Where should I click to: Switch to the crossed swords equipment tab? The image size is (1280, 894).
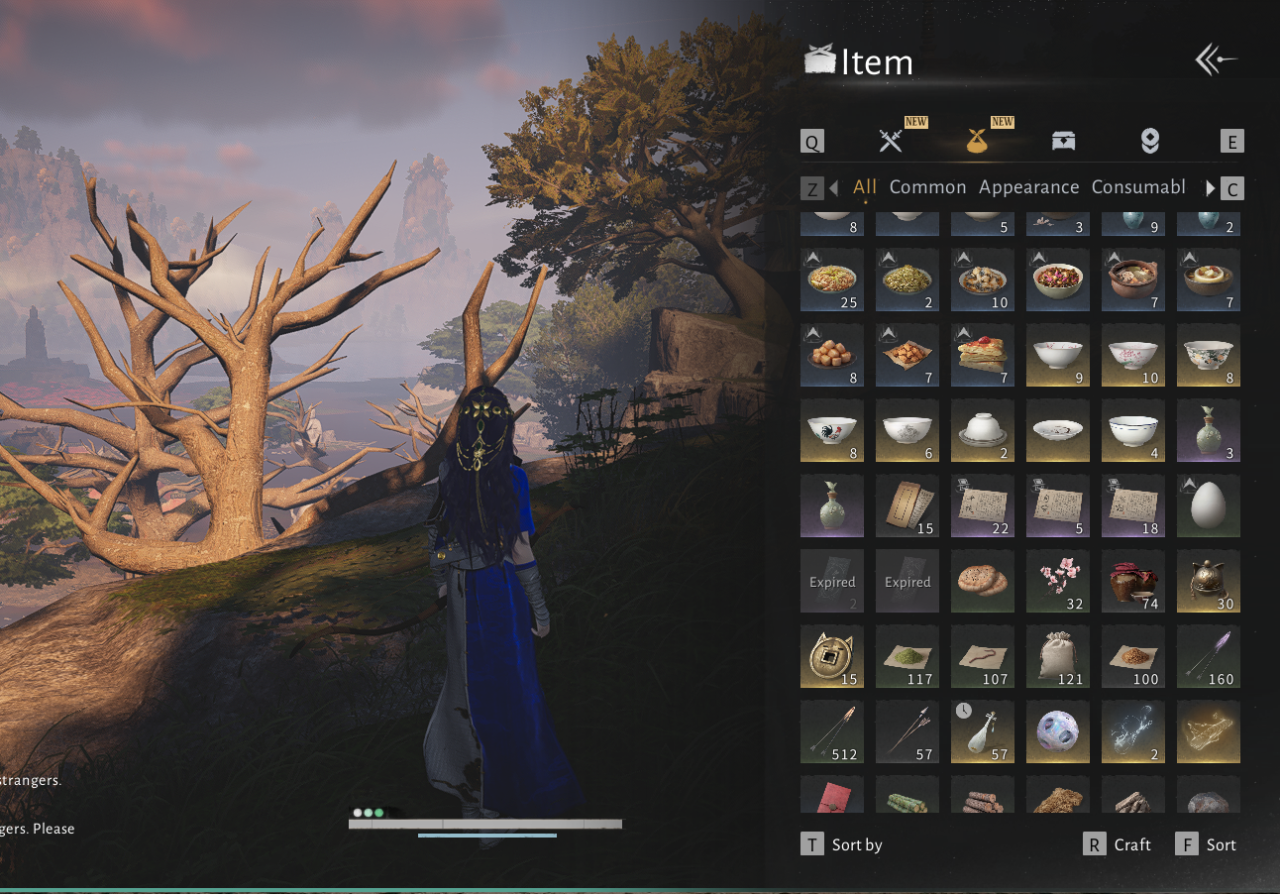[x=891, y=141]
